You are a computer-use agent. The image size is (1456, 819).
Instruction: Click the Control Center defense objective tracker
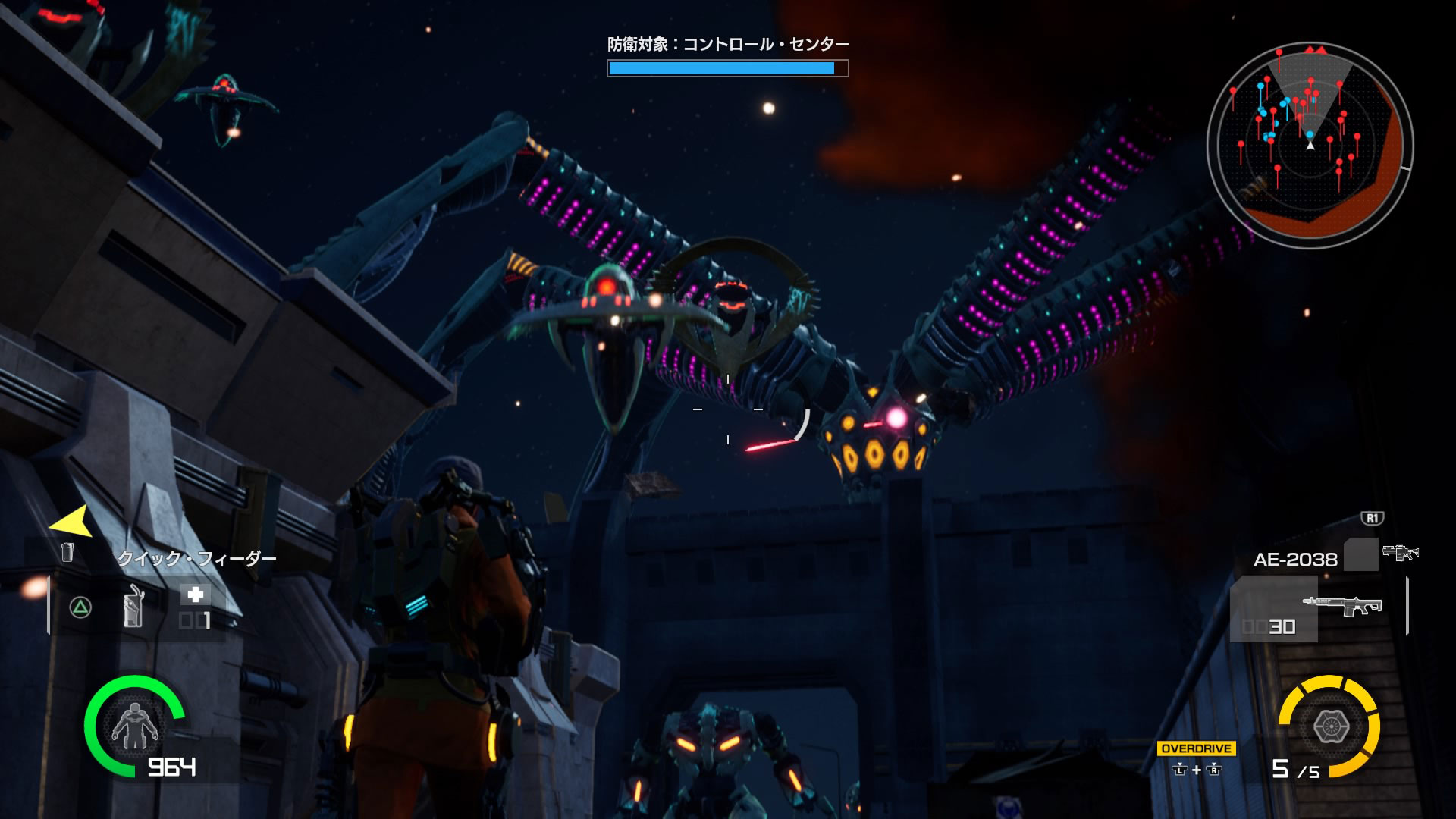click(x=727, y=58)
